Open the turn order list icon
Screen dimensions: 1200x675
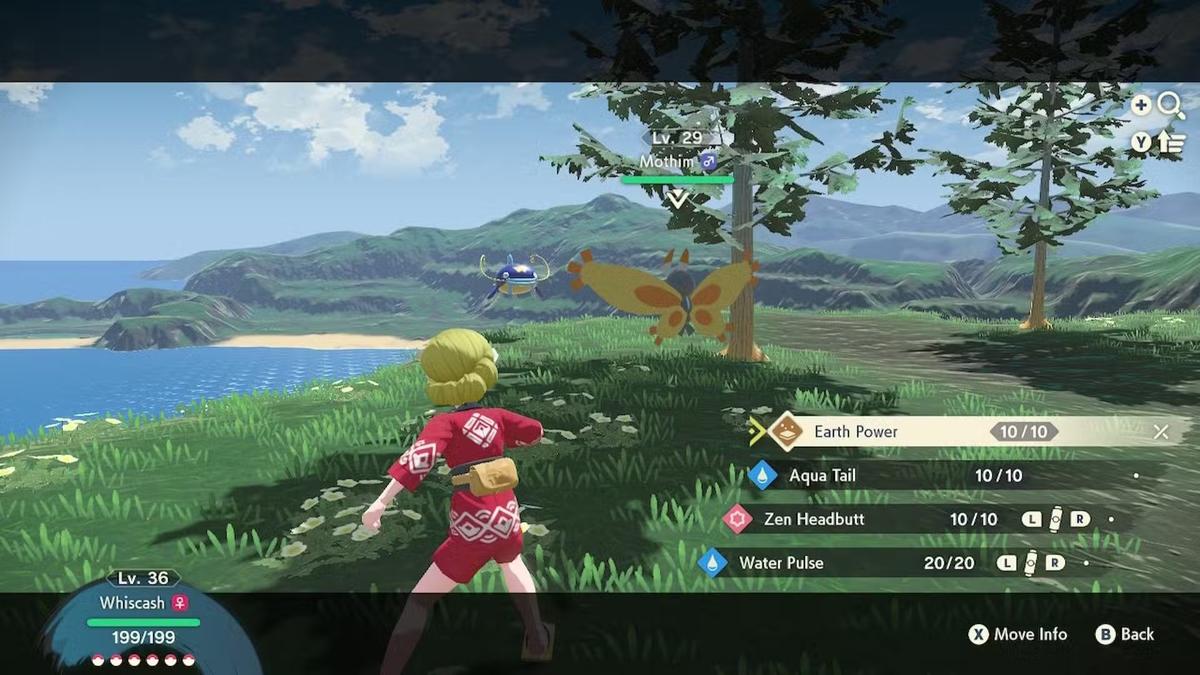click(1172, 142)
